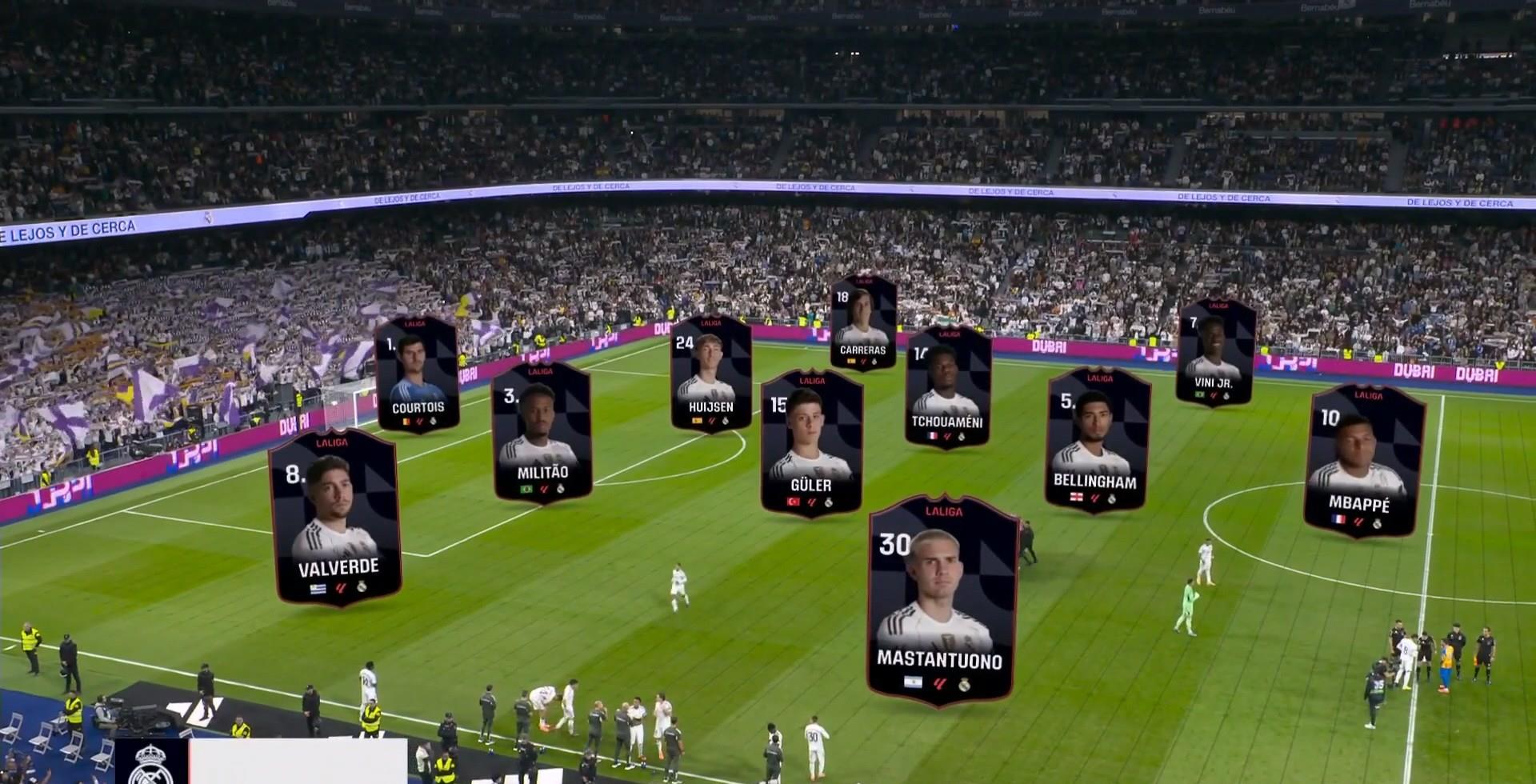Select the Tchouaméni player card
Image resolution: width=1536 pixels, height=784 pixels.
click(x=948, y=386)
